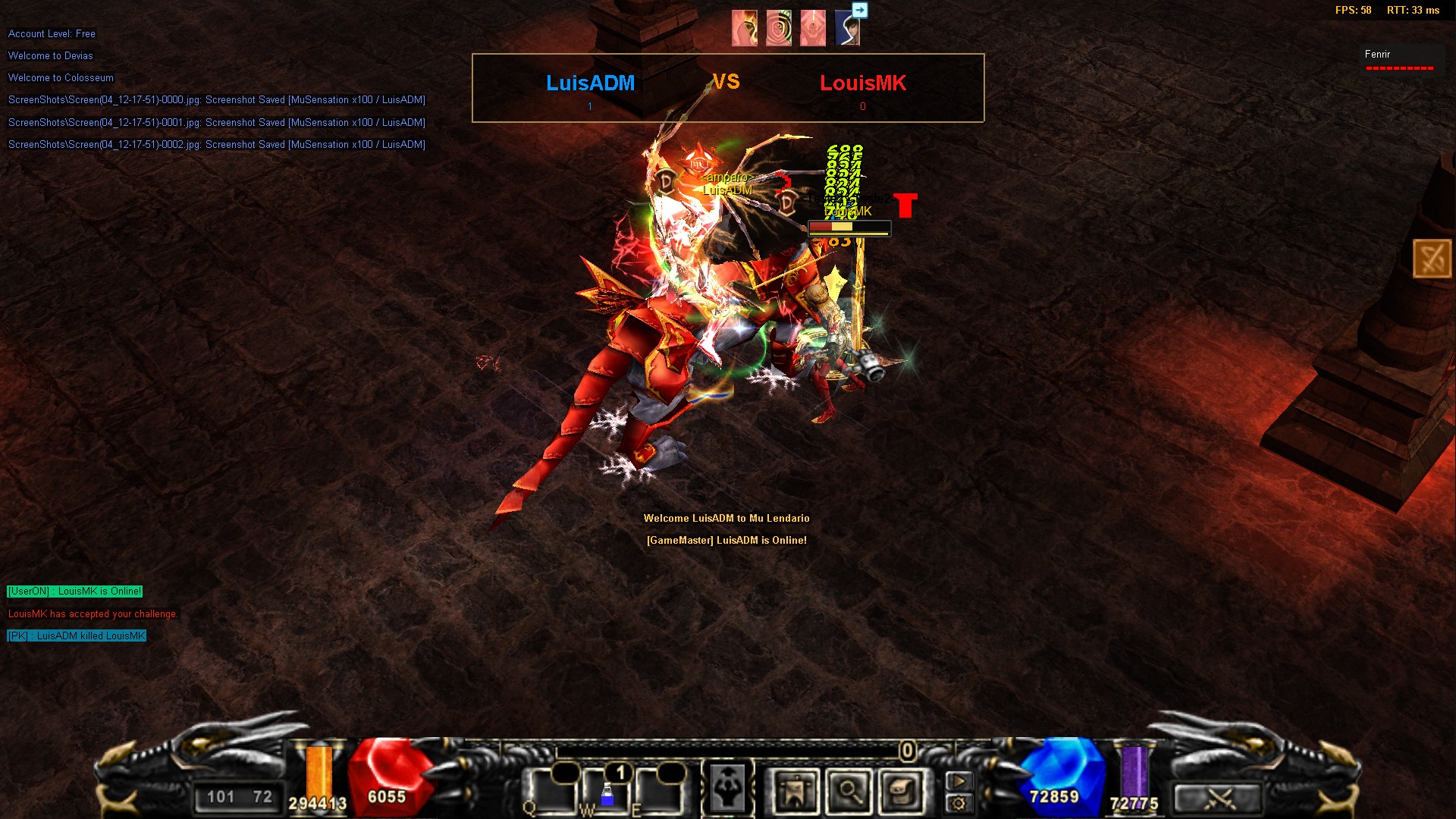Click LouisMK's health bar above the fight
The height and width of the screenshot is (819, 1456).
[x=849, y=226]
